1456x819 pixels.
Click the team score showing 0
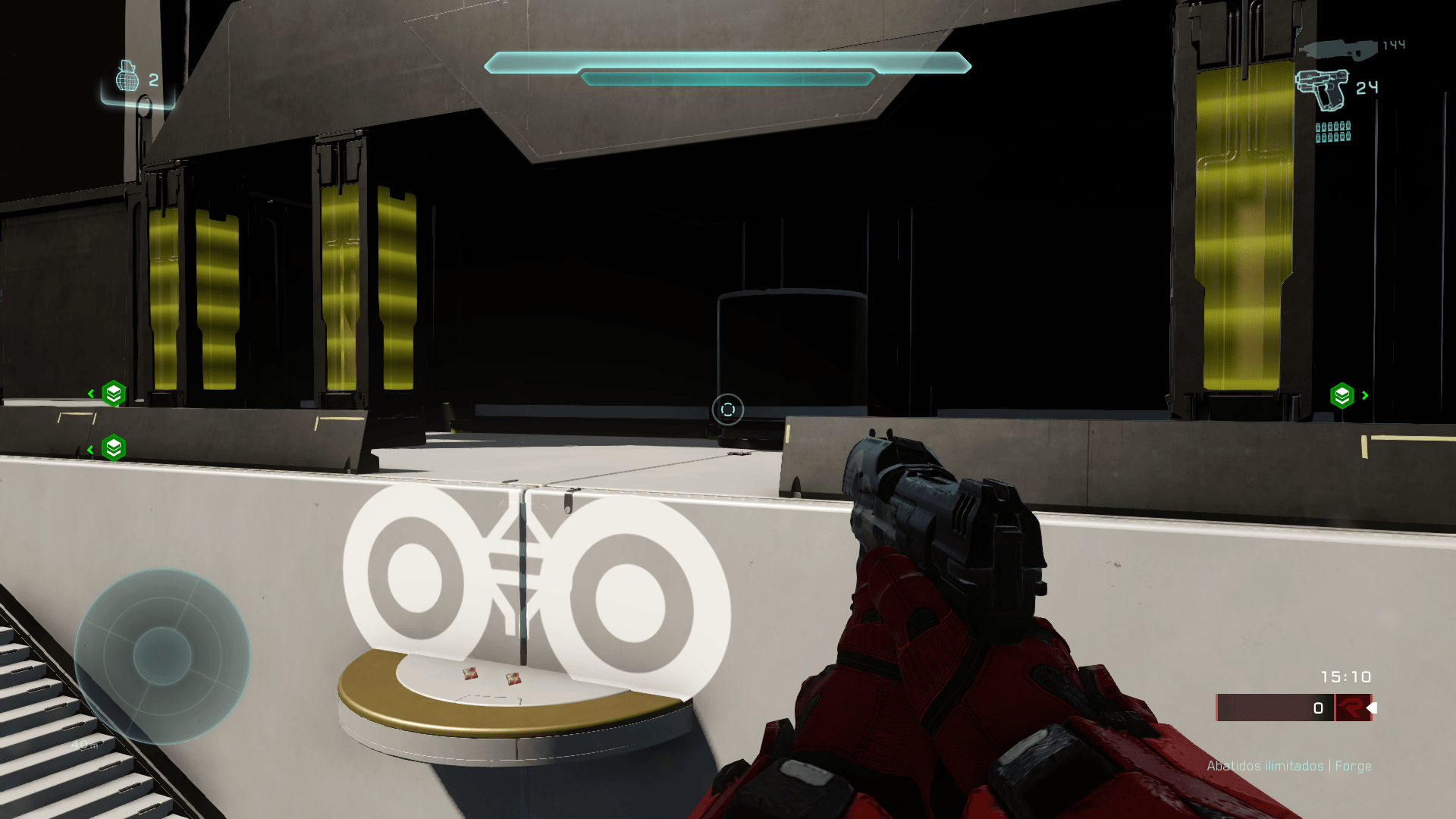tap(1317, 708)
